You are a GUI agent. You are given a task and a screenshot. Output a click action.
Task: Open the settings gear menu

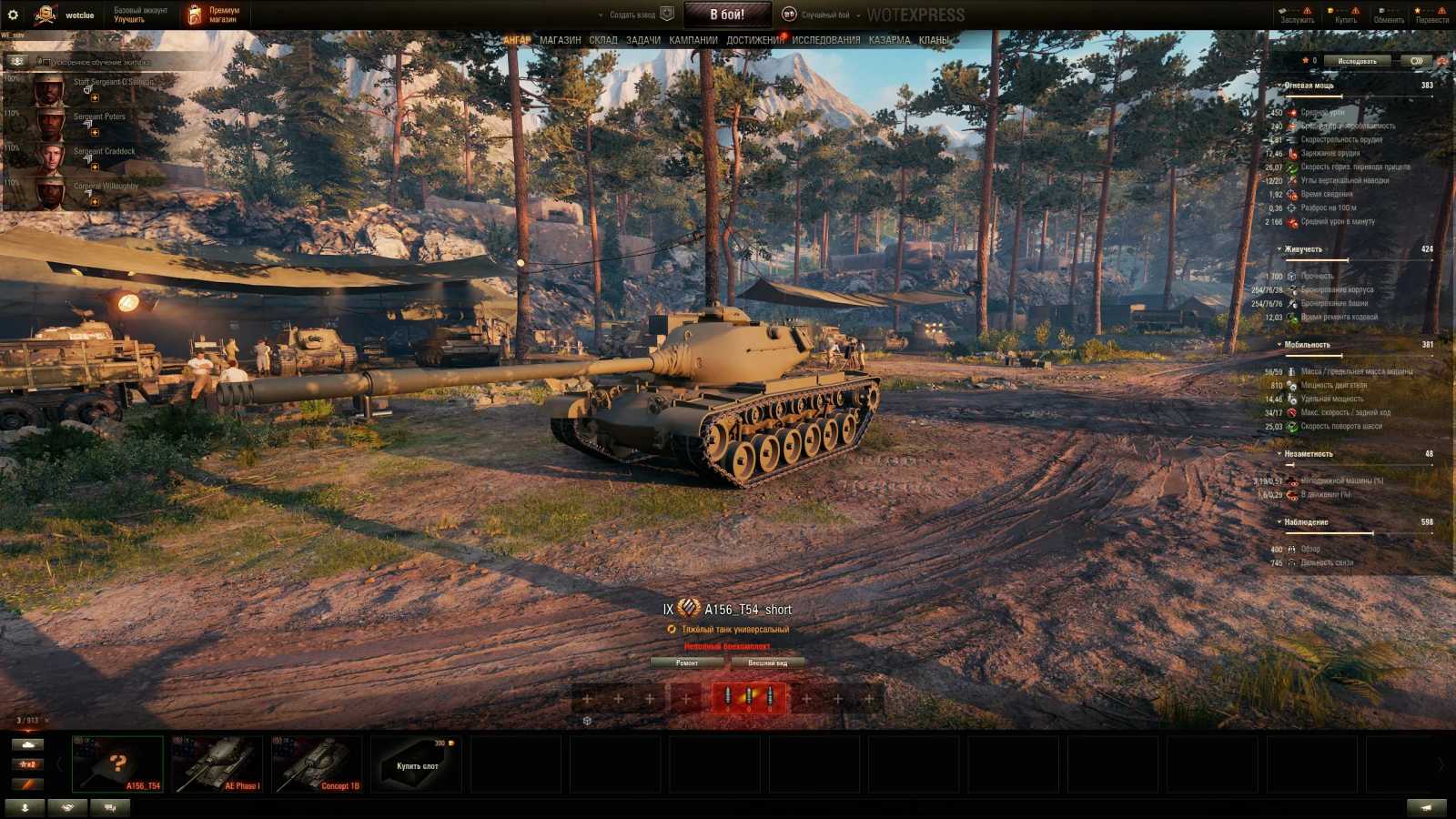pos(14,14)
